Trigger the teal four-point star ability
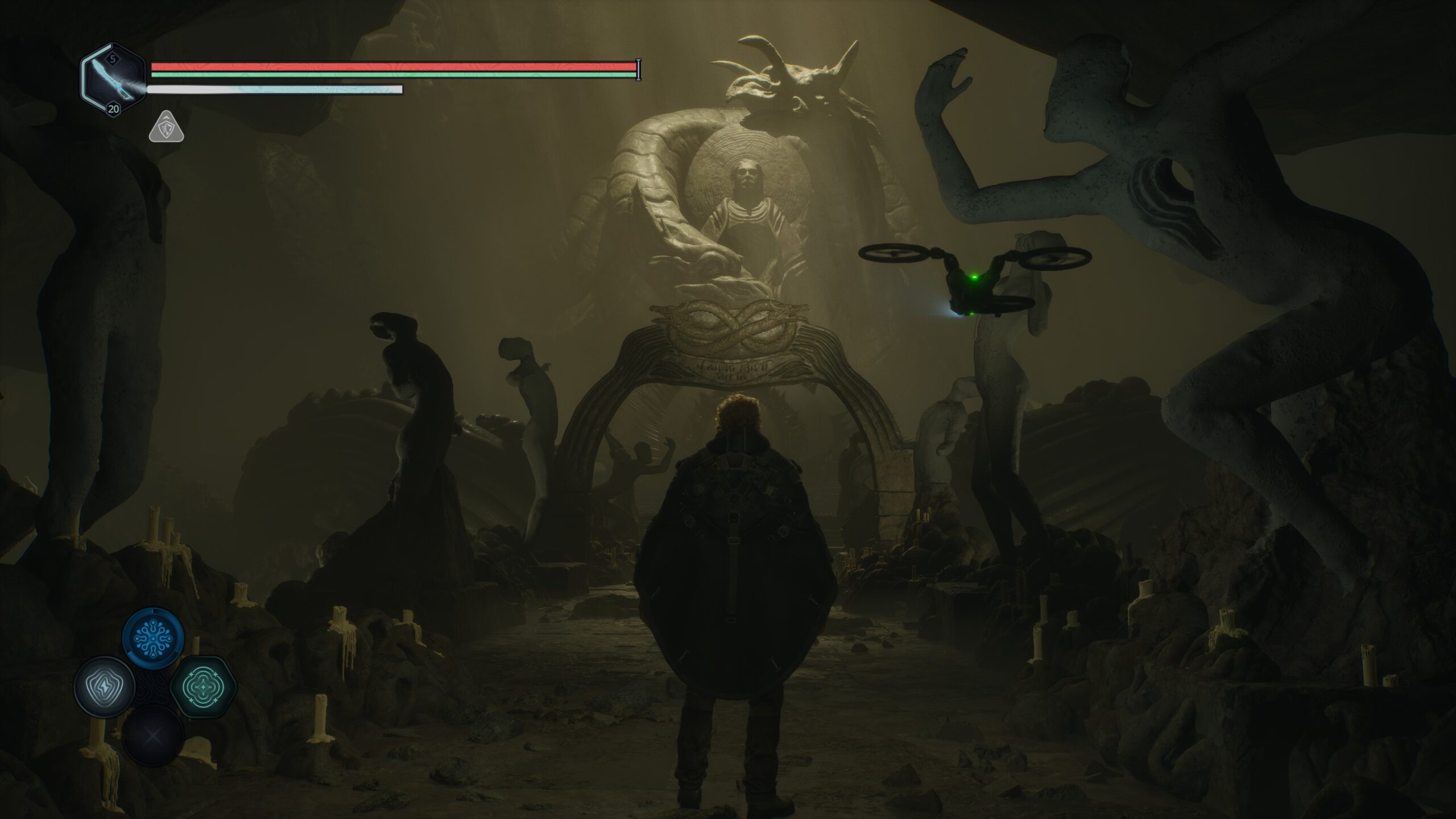 point(203,686)
